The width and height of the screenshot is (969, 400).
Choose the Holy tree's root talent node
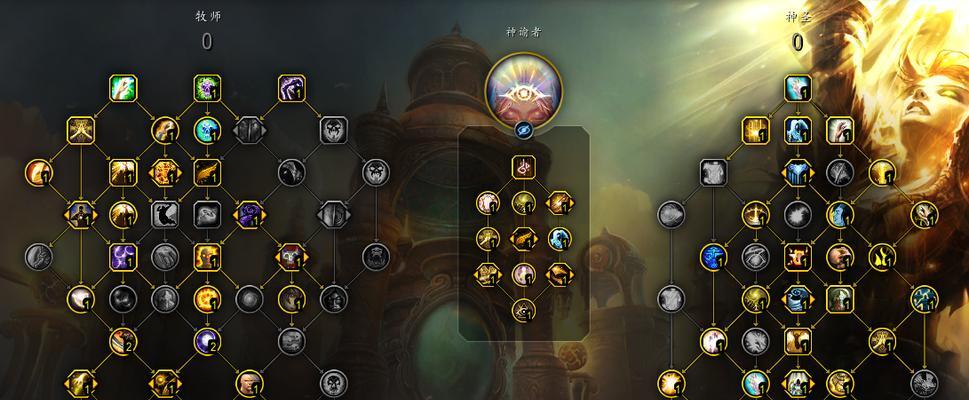coord(797,88)
